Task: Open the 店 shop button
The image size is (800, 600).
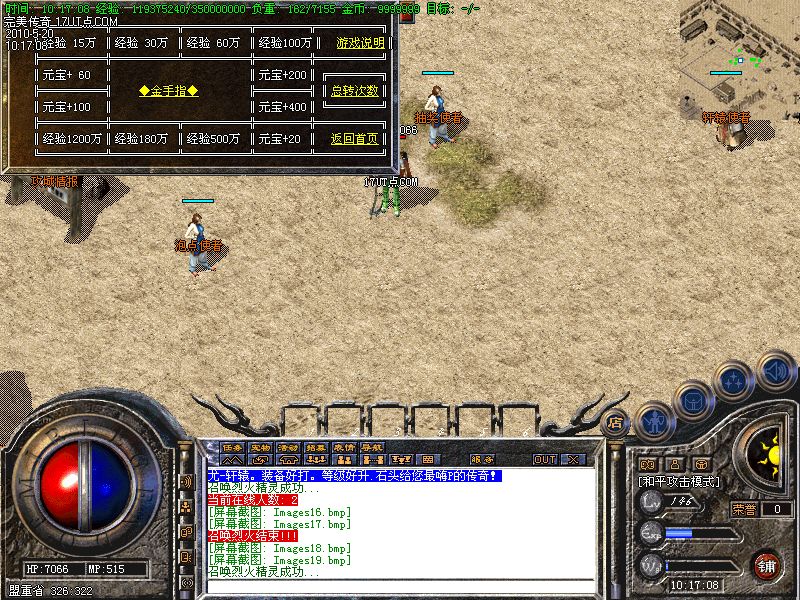Action: click(x=615, y=421)
